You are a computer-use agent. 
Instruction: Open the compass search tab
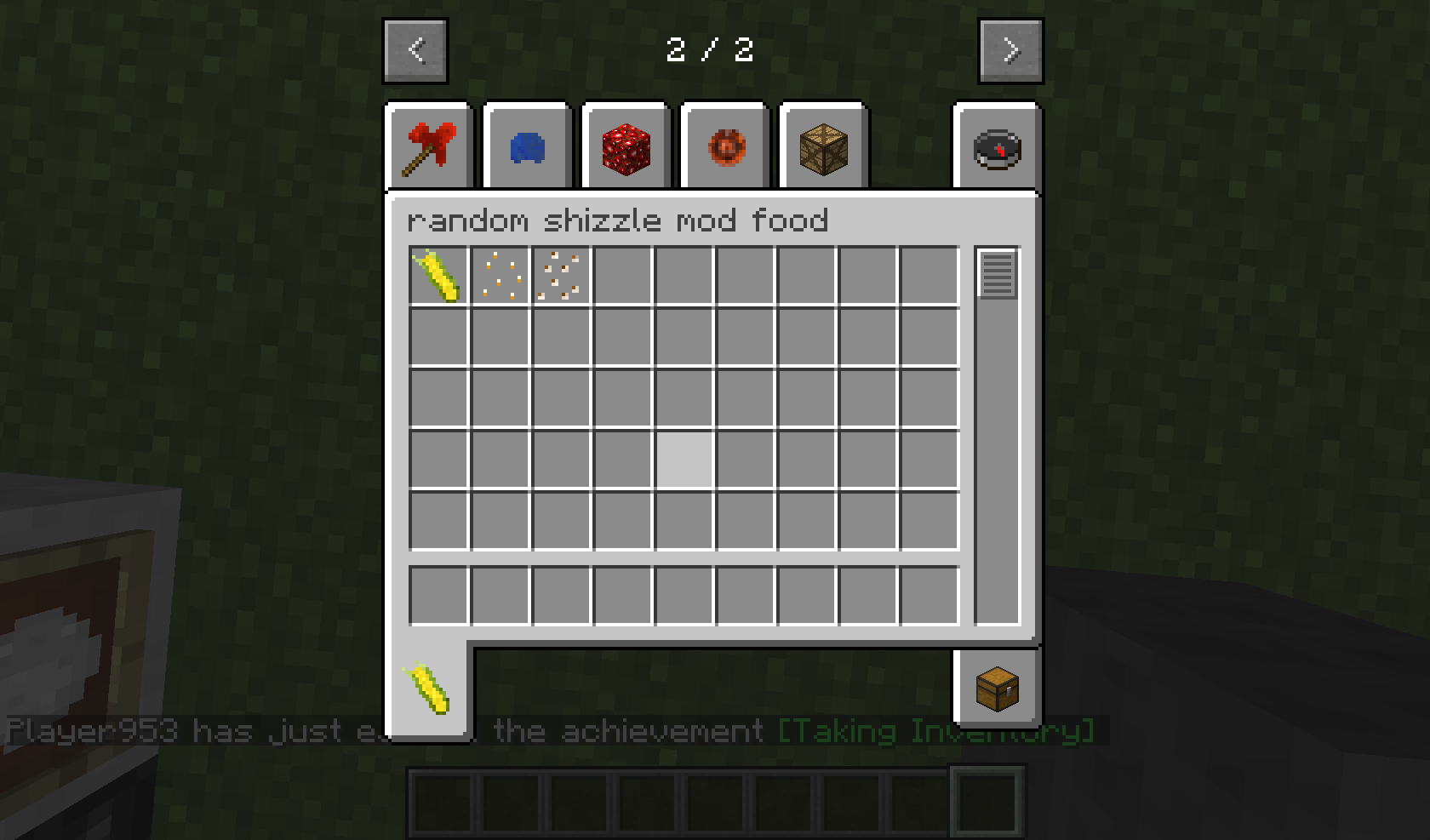(998, 146)
